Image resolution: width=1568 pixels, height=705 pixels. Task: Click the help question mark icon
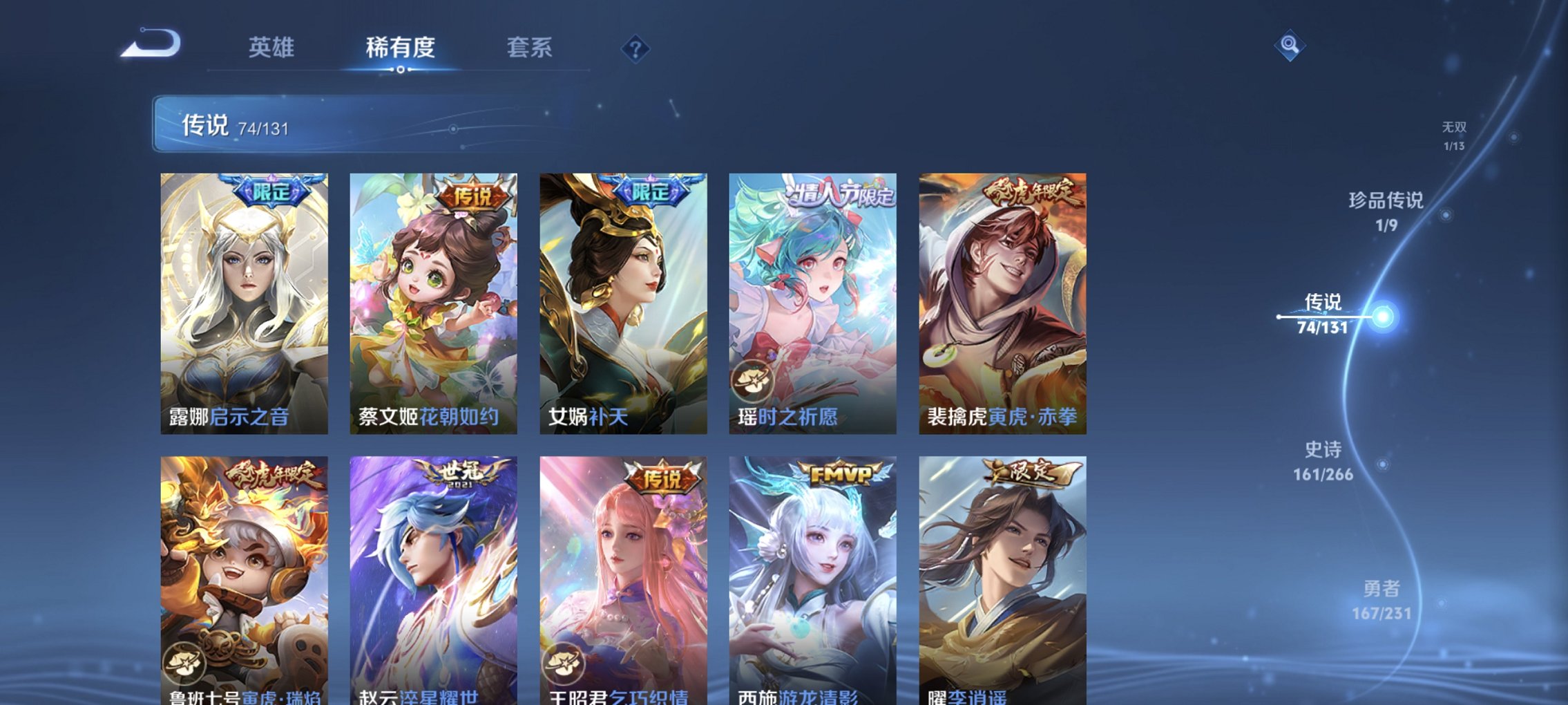pyautogui.click(x=637, y=48)
